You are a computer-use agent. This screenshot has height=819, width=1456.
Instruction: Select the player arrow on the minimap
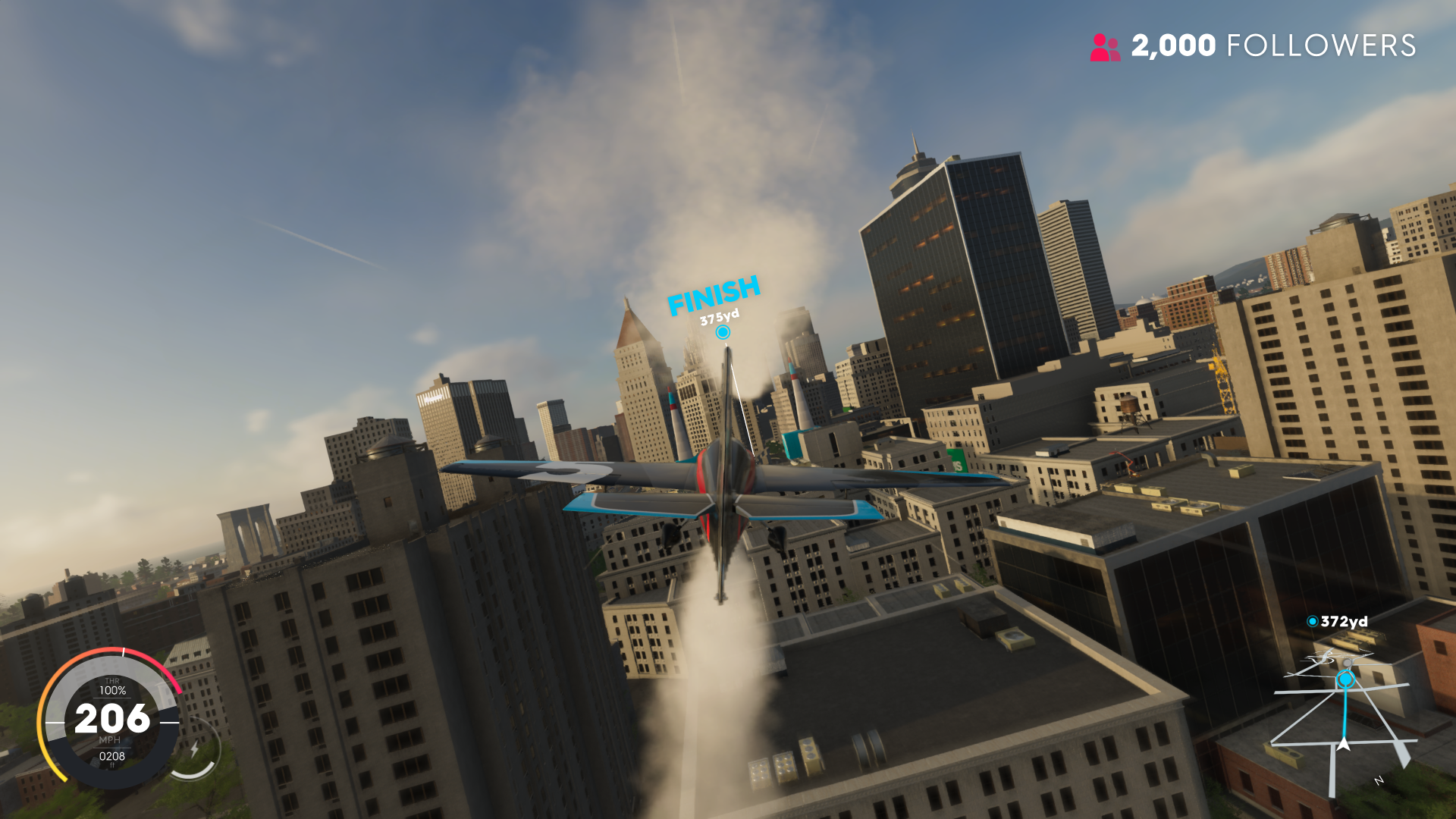1344,745
